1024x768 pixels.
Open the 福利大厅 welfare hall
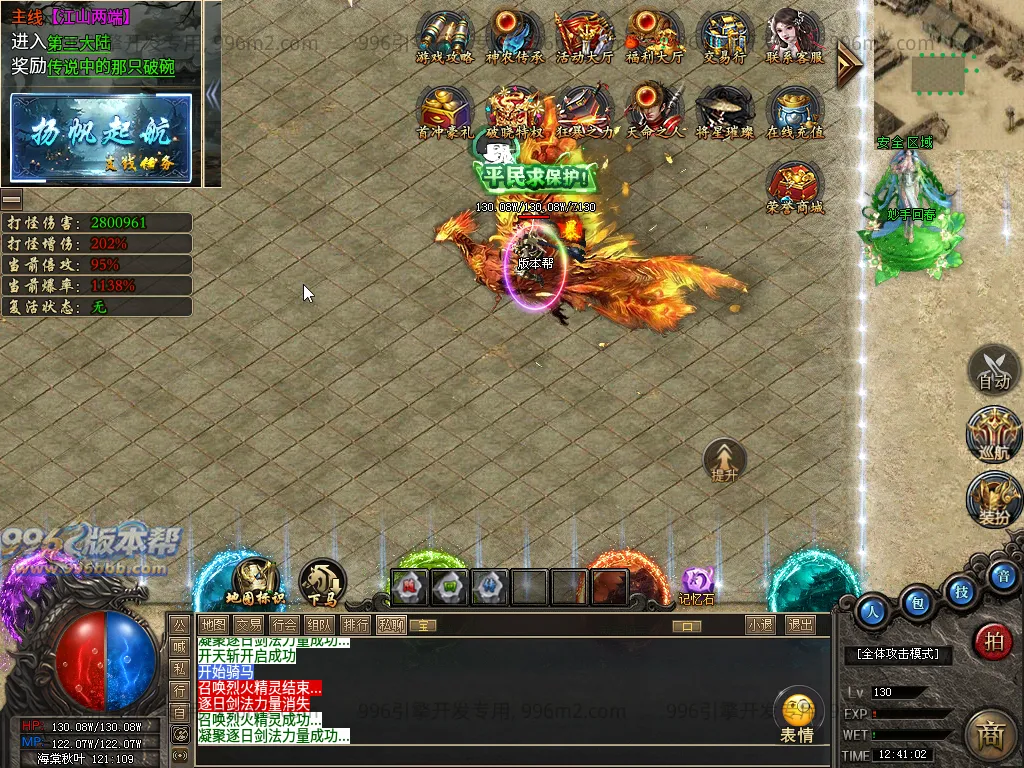[654, 36]
